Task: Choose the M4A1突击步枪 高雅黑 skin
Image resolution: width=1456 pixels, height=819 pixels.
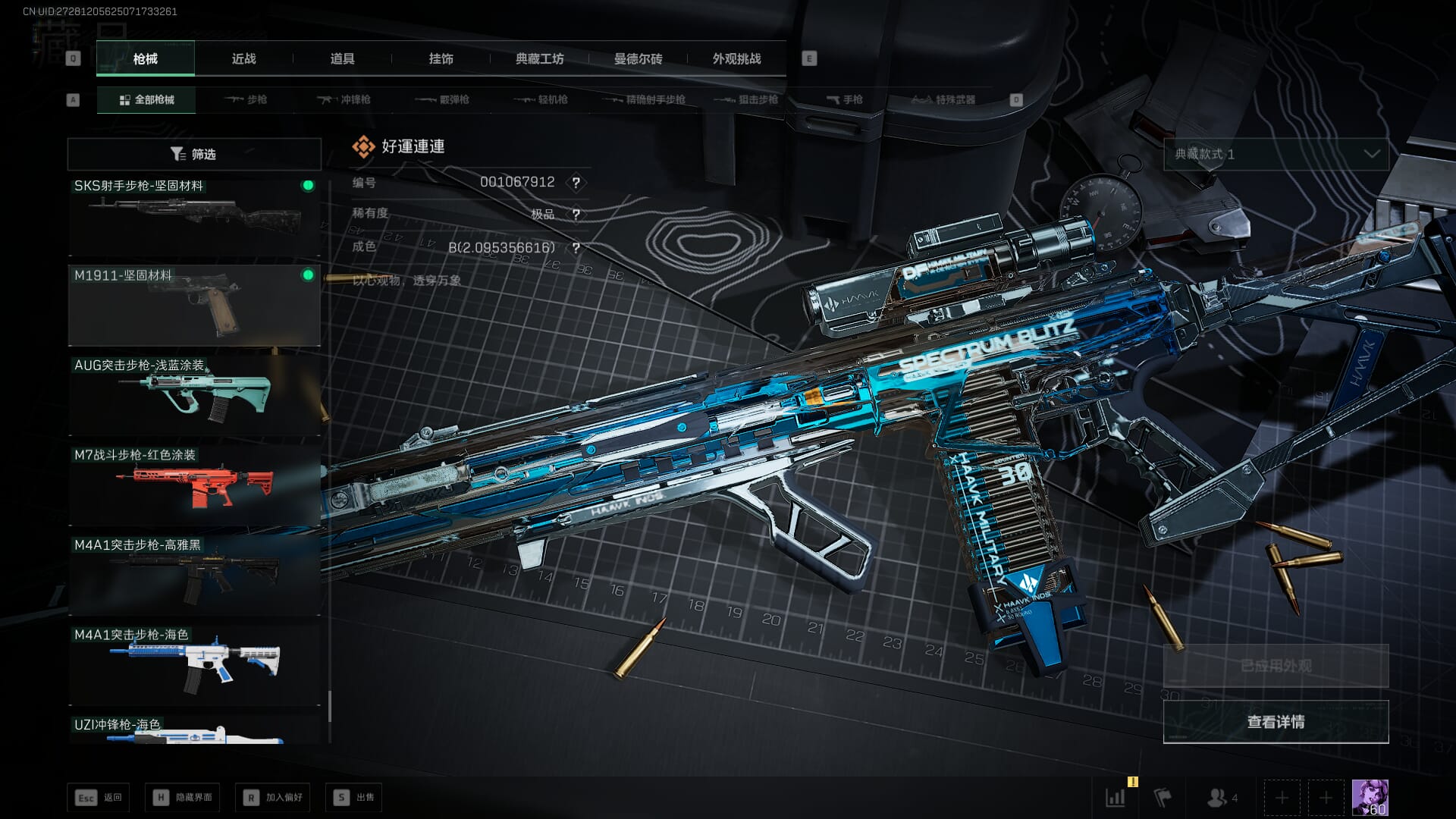Action: pyautogui.click(x=194, y=575)
